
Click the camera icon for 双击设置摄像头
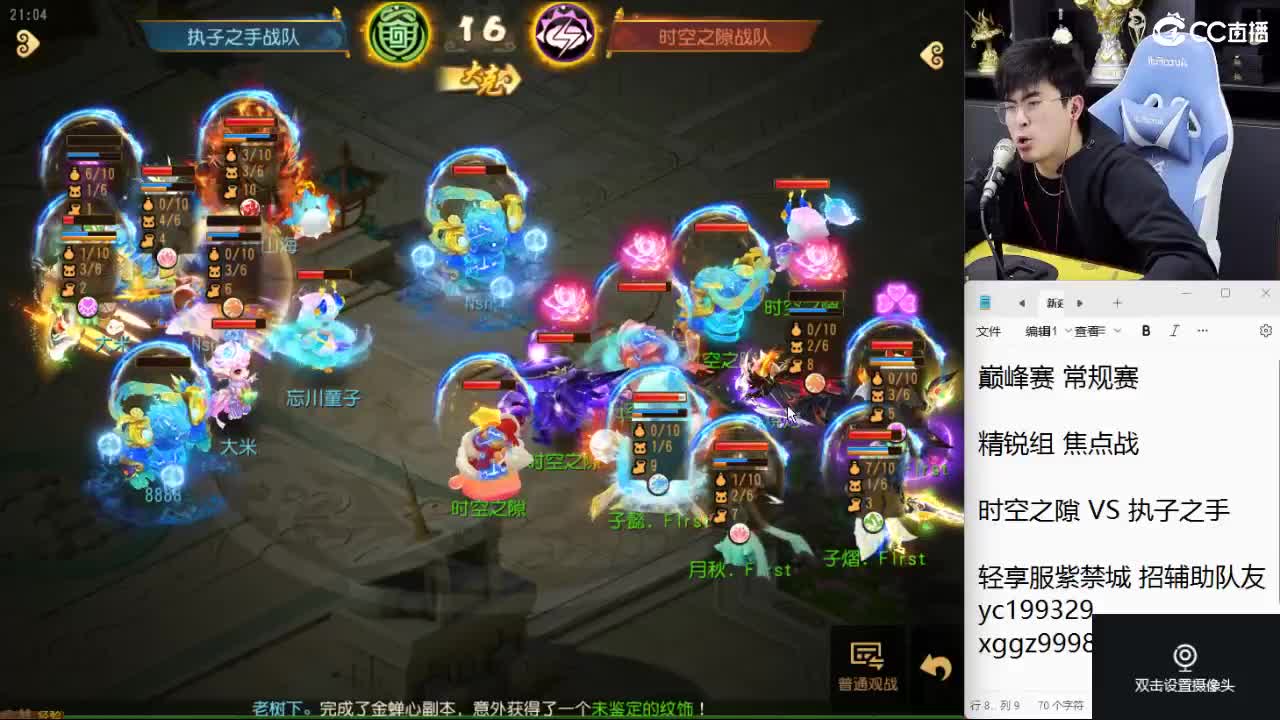tap(1185, 657)
